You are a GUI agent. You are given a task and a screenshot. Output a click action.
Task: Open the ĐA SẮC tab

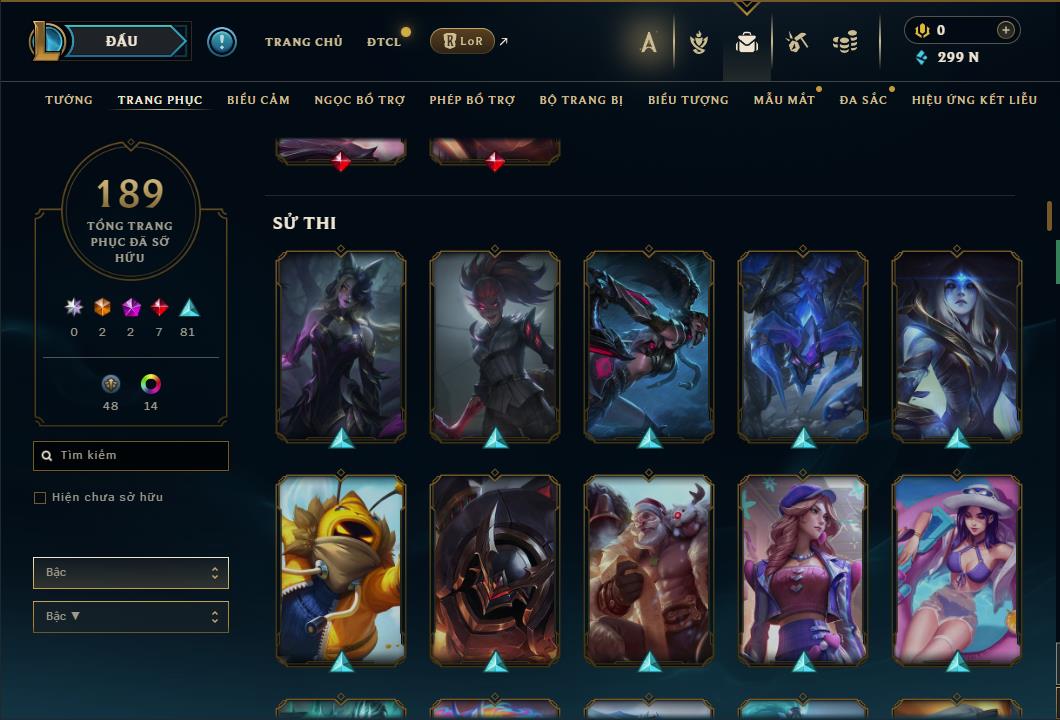tap(863, 100)
